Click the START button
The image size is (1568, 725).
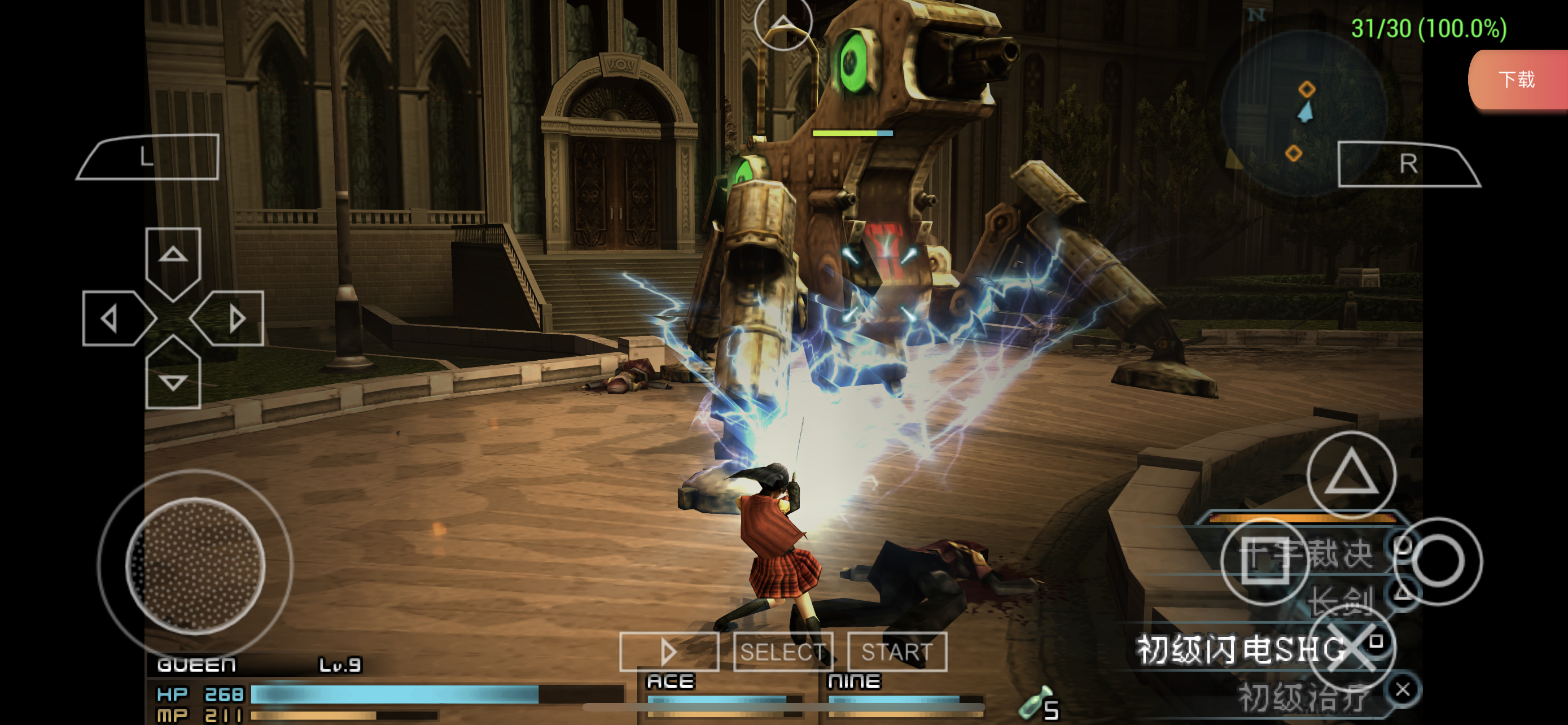897,652
